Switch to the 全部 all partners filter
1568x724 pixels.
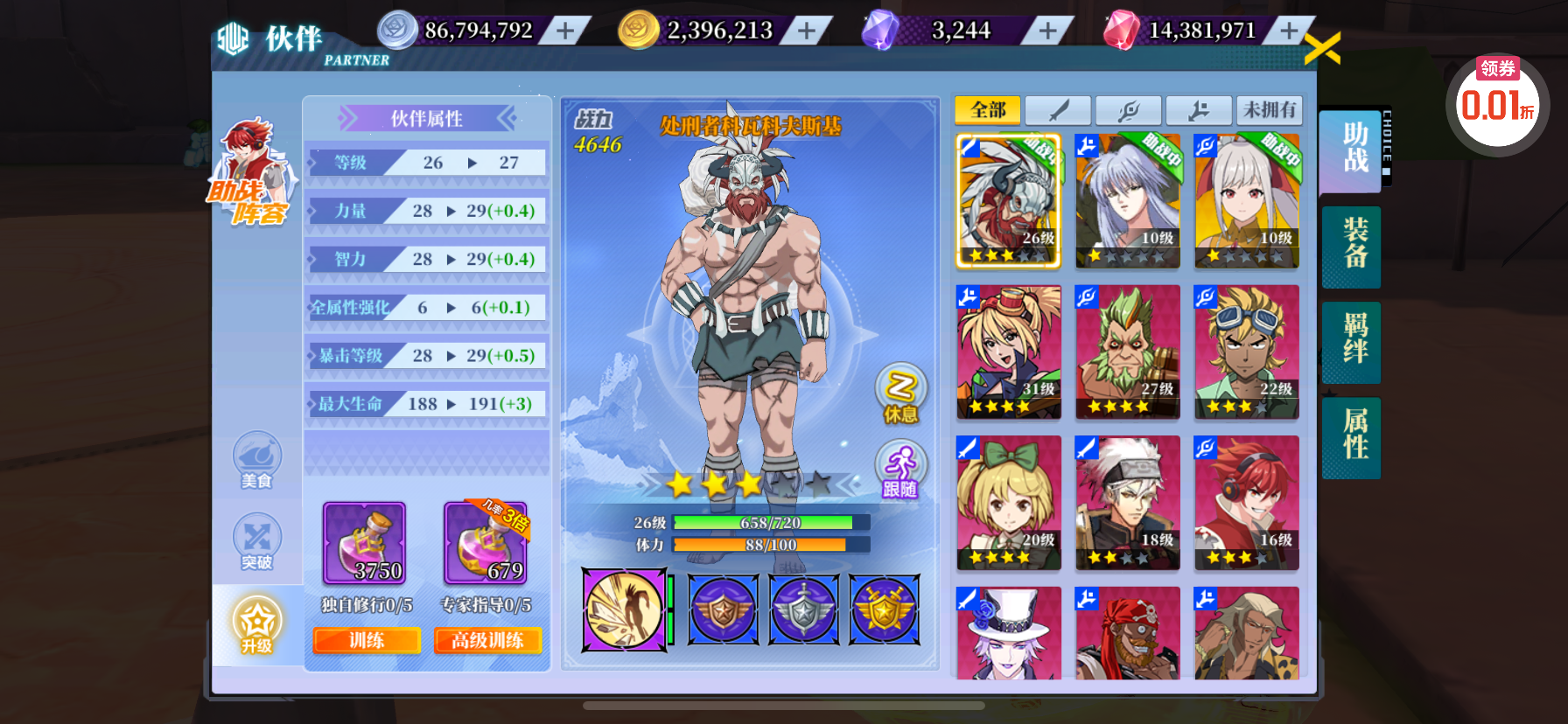coord(988,110)
